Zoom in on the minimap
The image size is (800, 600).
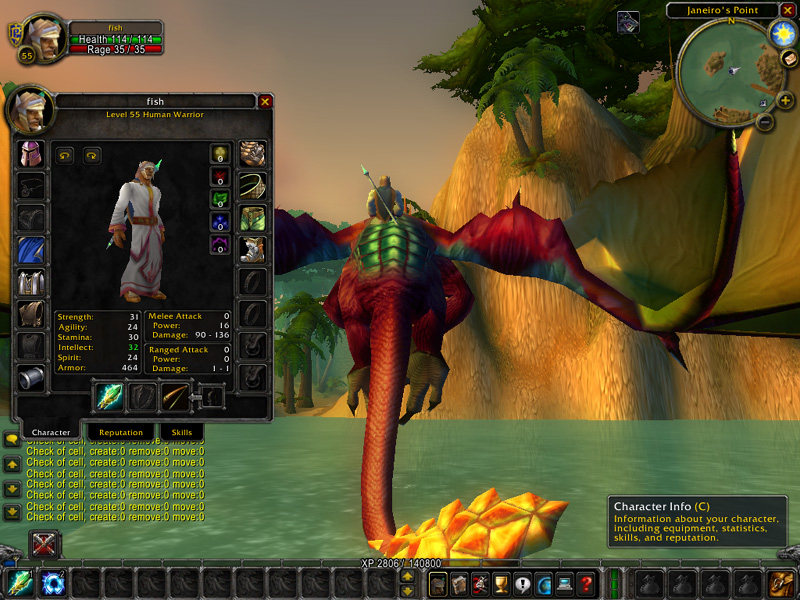pos(785,100)
